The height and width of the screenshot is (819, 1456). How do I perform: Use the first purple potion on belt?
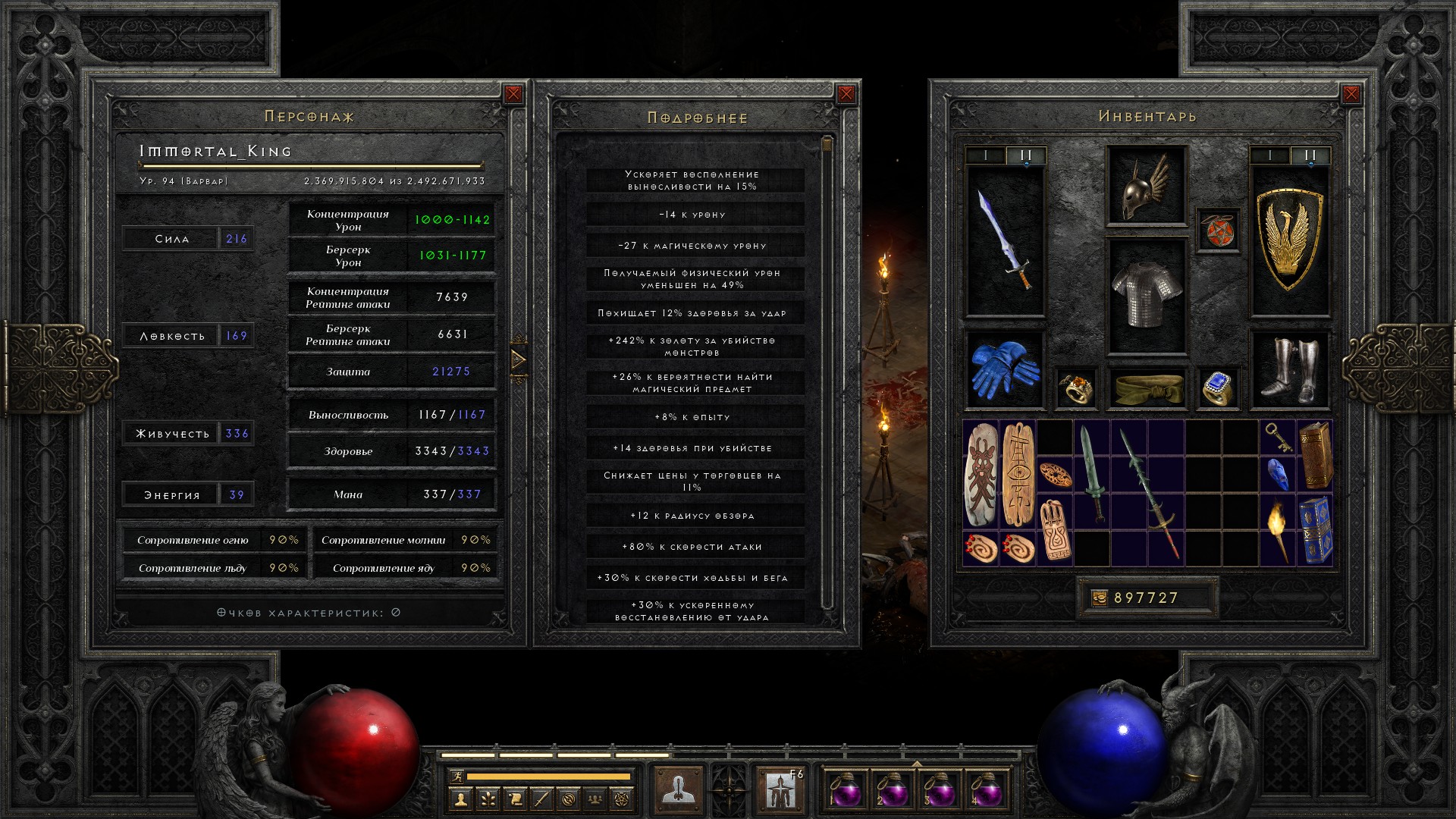tap(845, 789)
